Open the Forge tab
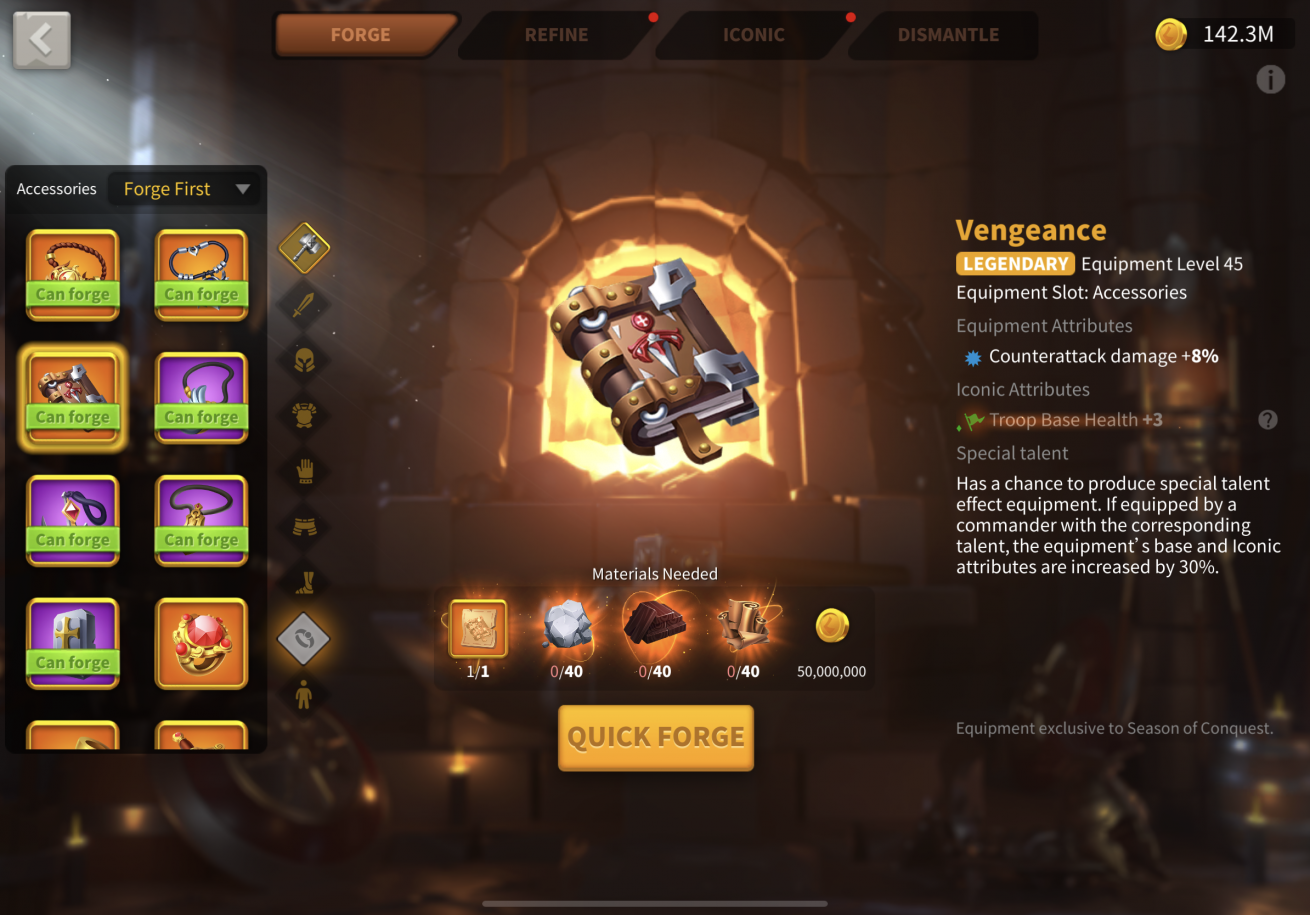The image size is (1310, 915). click(361, 35)
